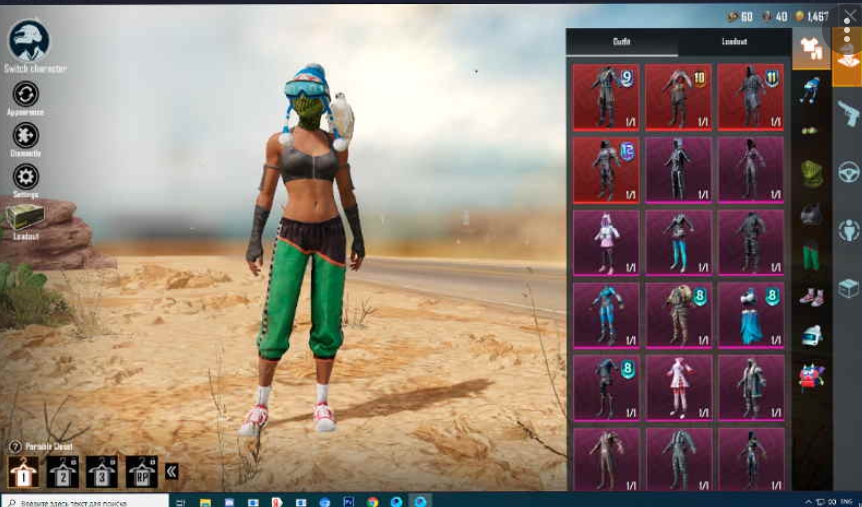This screenshot has height=507, width=862.
Task: Open the steering wheel vehicle section
Action: (848, 172)
